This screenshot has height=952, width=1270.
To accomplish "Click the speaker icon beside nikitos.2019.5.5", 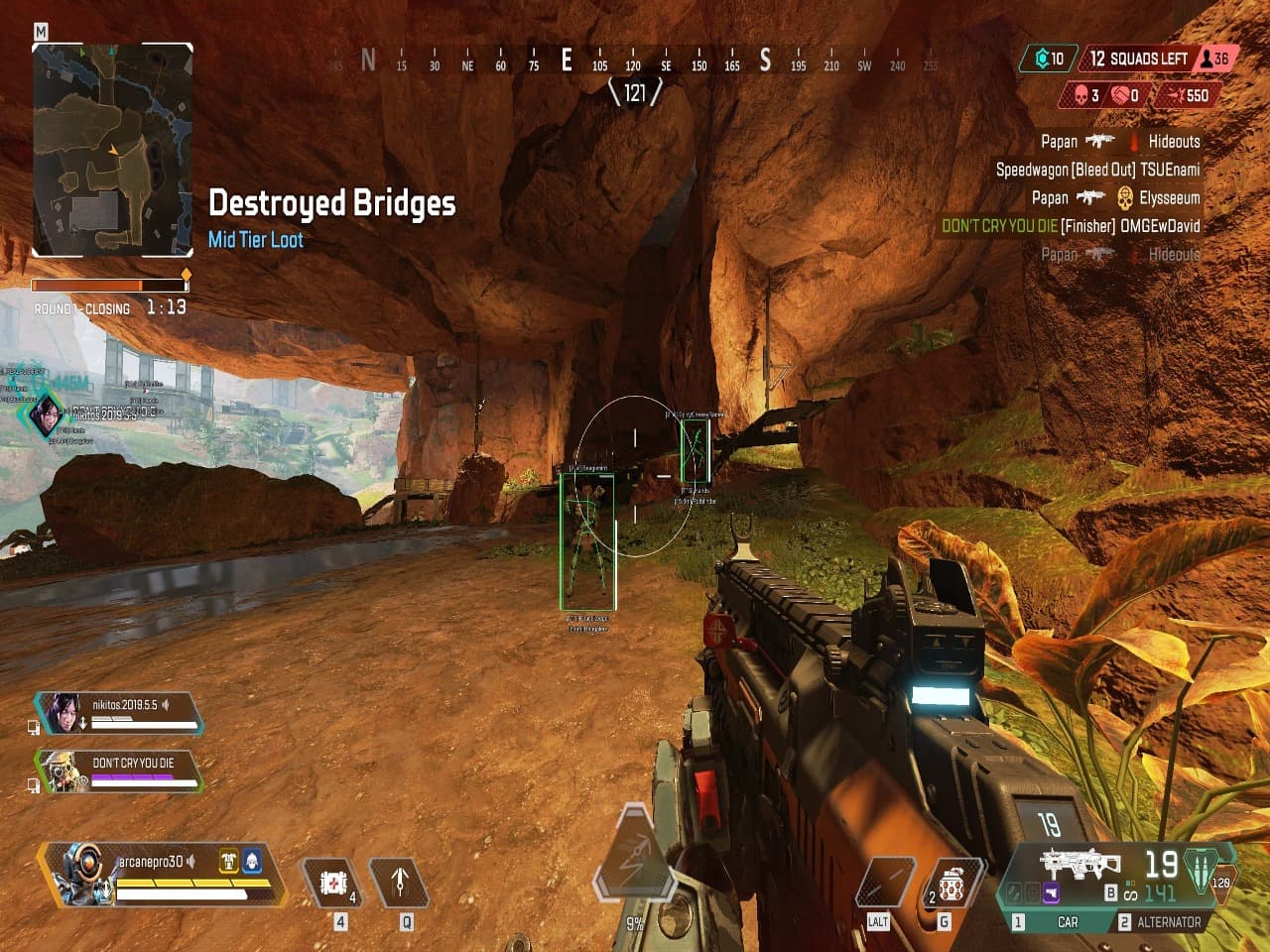I will pos(168,704).
